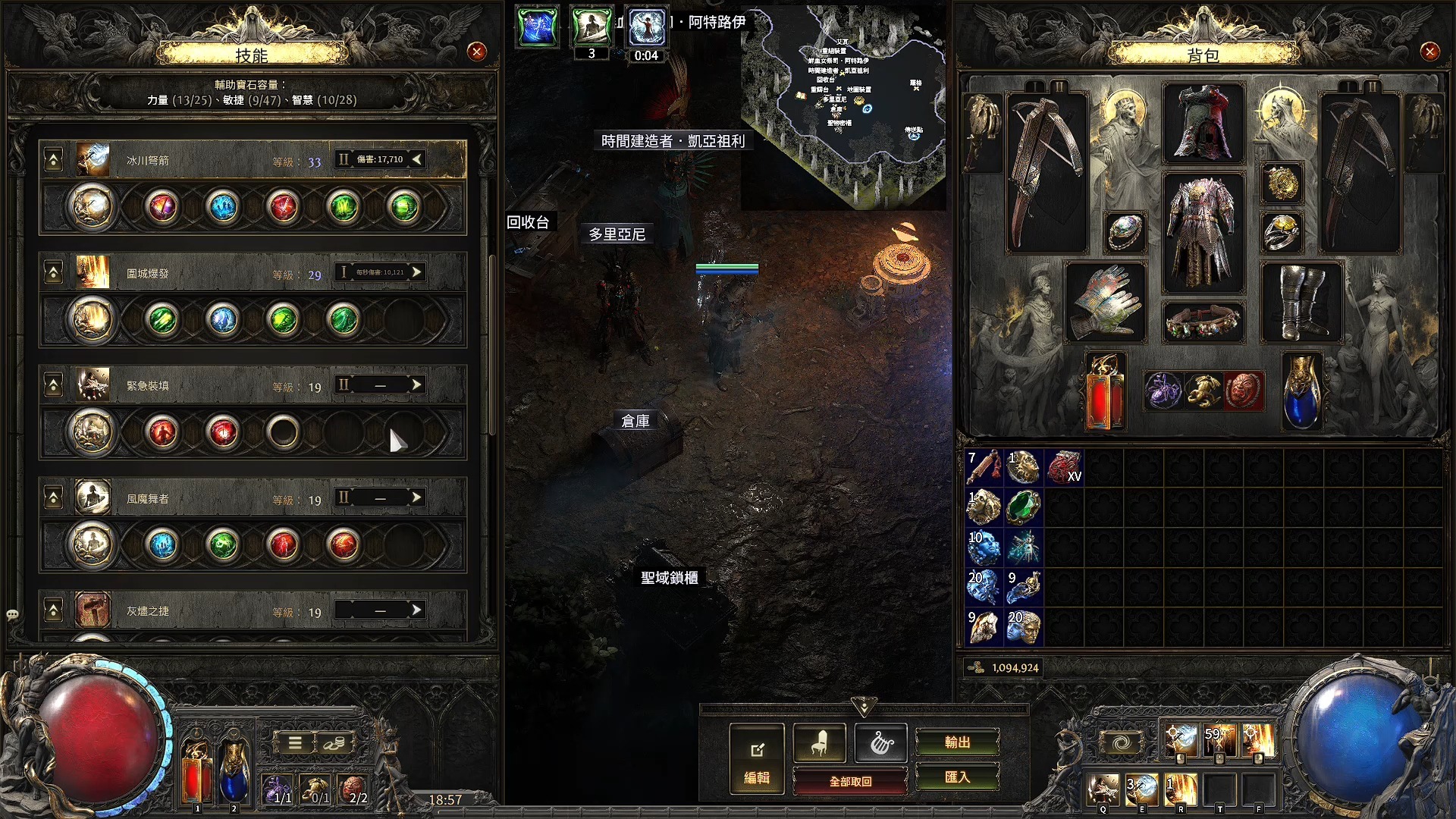Open the harp music button
The height and width of the screenshot is (819, 1456).
coord(880,744)
